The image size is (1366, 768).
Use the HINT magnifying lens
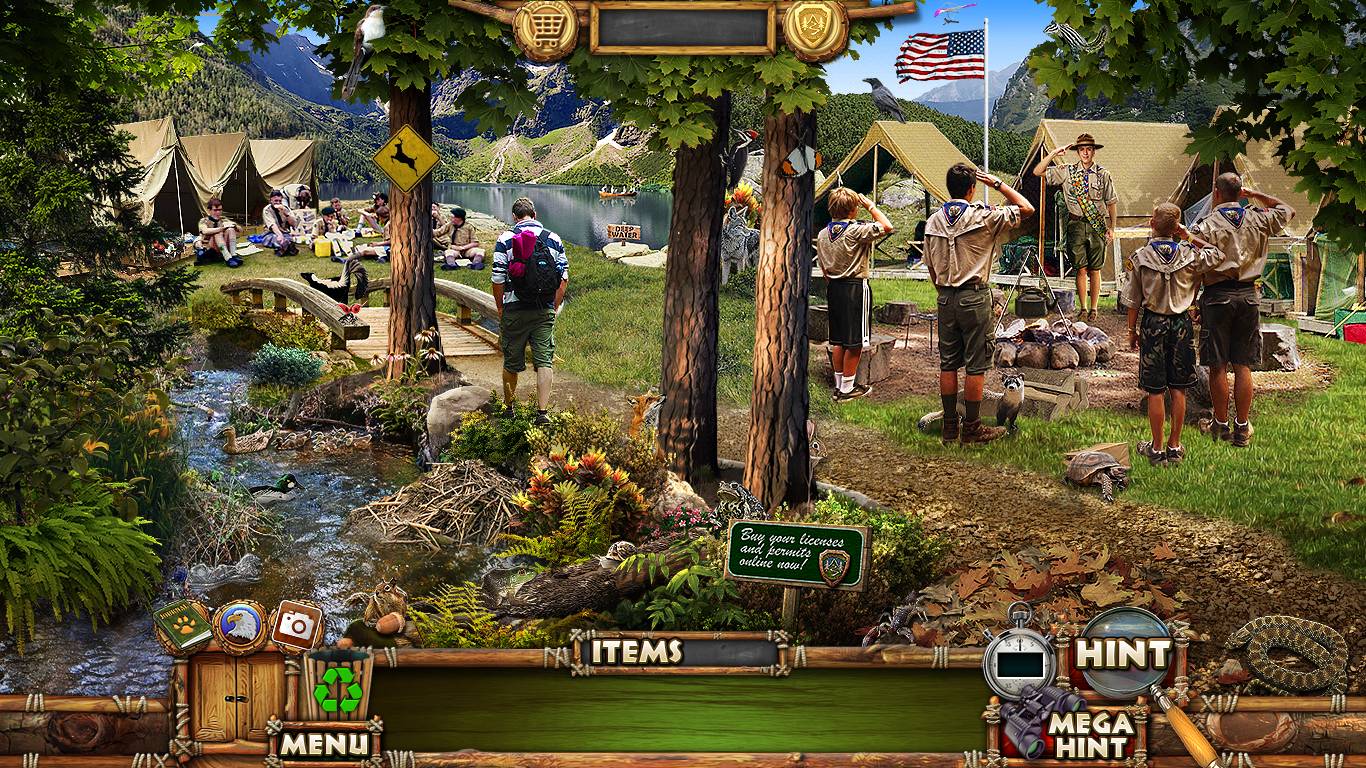point(1125,653)
